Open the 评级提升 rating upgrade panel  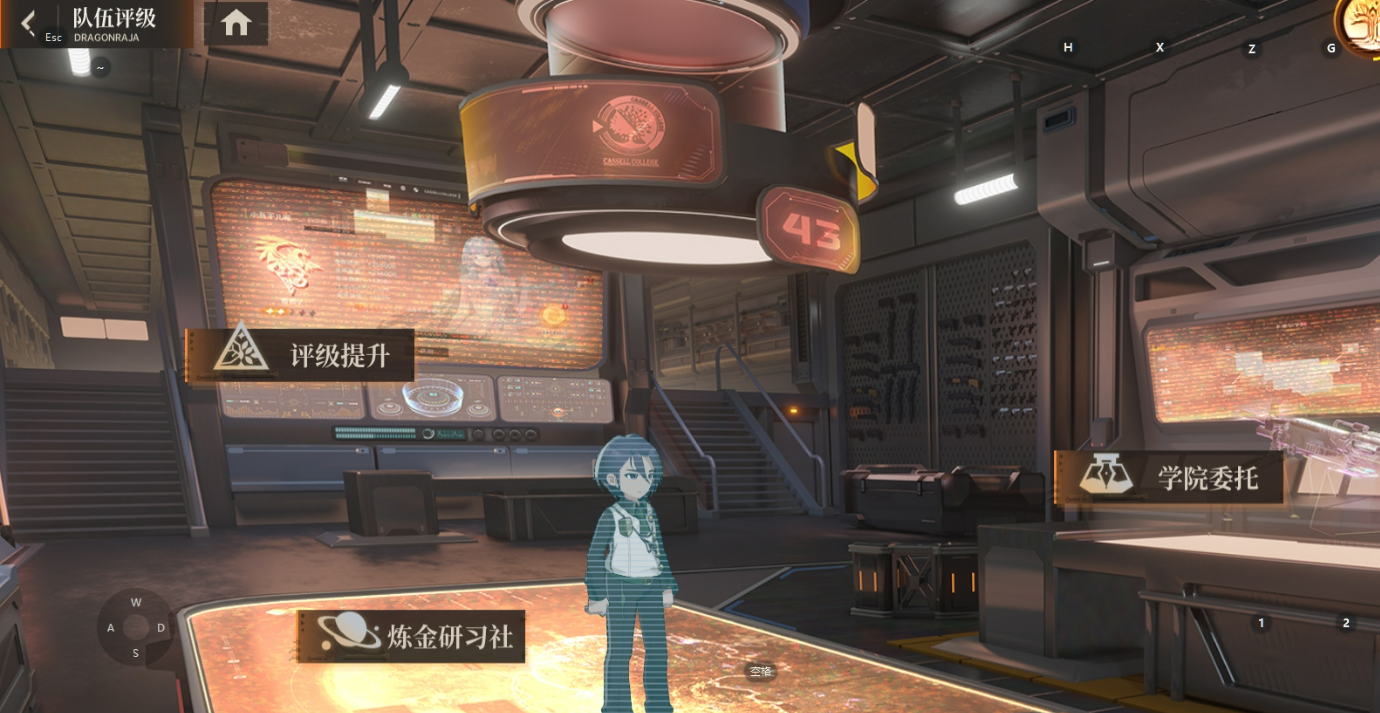[x=301, y=354]
